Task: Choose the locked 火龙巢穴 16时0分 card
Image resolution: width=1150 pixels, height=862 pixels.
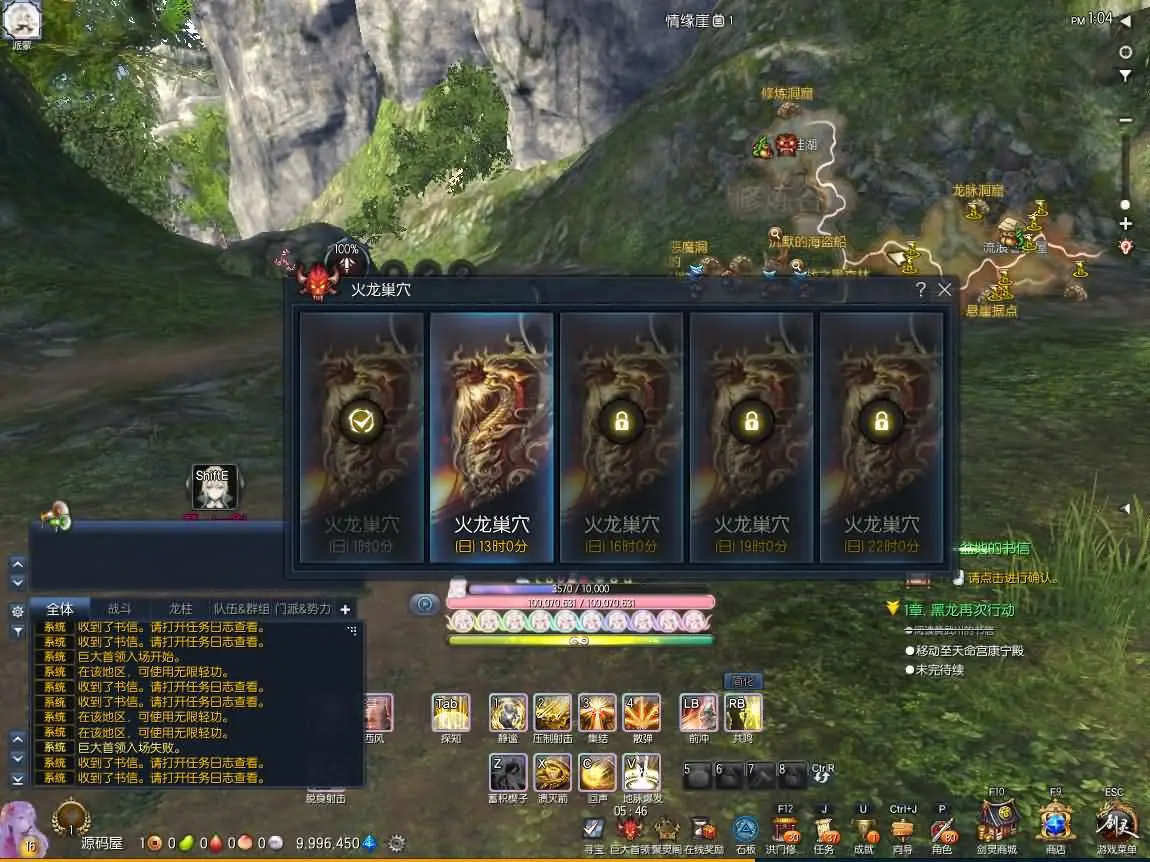Action: (621, 436)
